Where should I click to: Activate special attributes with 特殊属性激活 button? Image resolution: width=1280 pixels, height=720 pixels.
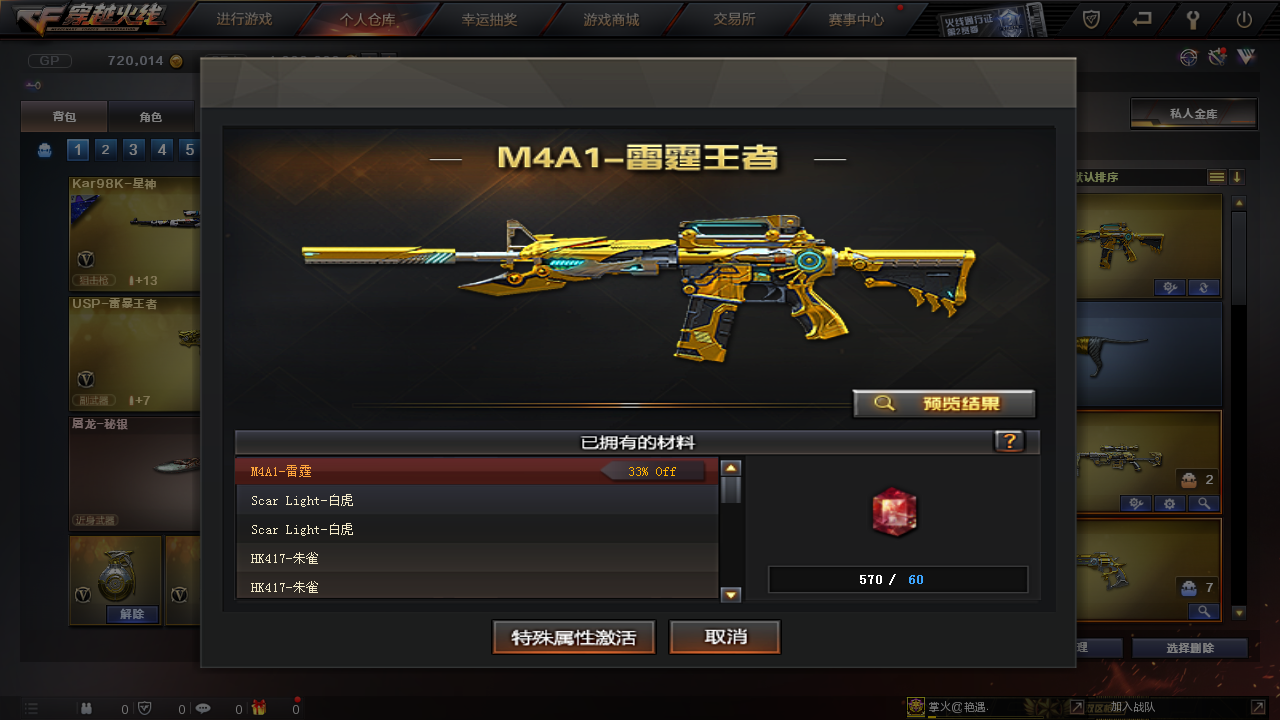click(574, 638)
